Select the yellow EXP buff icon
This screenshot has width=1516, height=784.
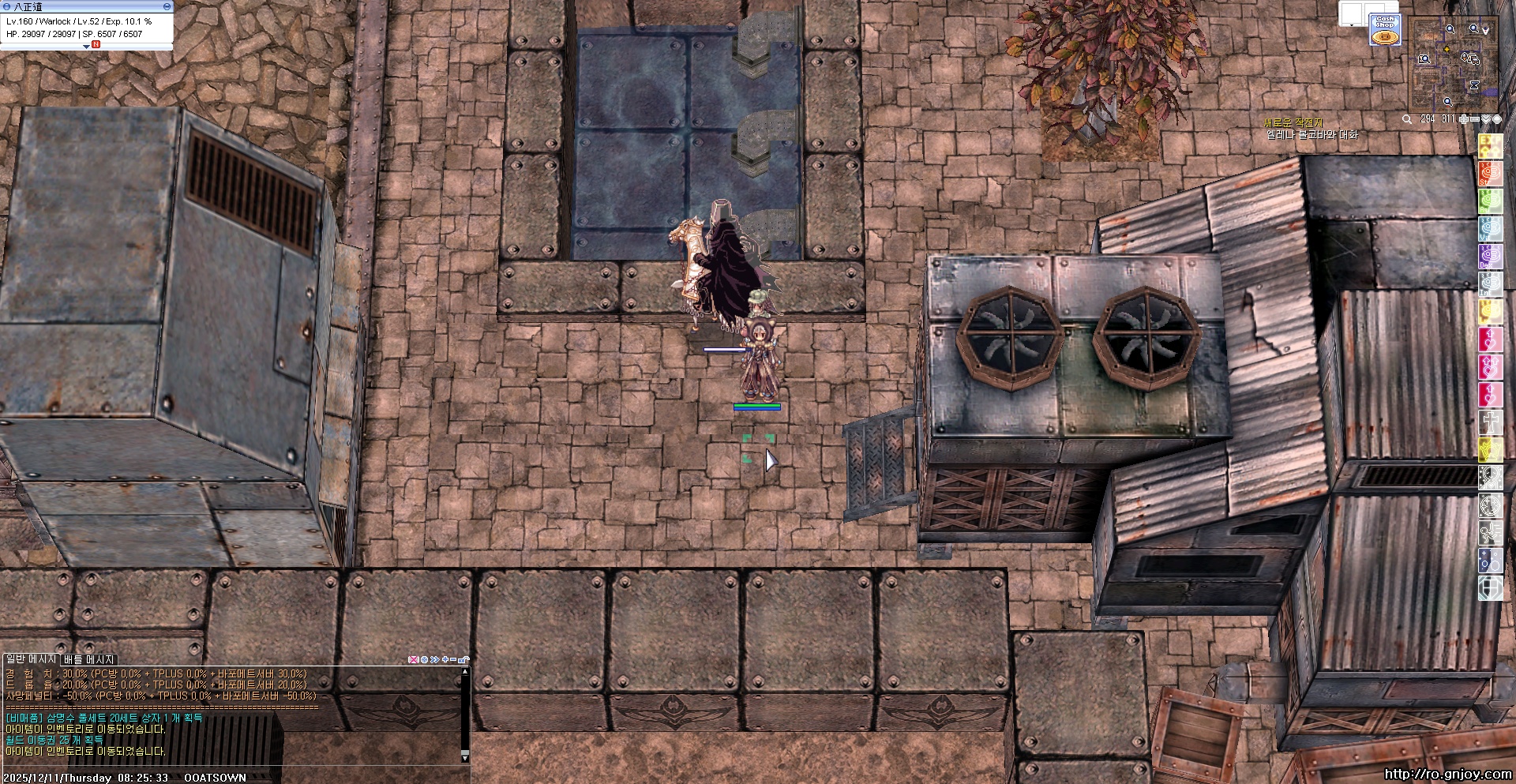tap(1490, 147)
